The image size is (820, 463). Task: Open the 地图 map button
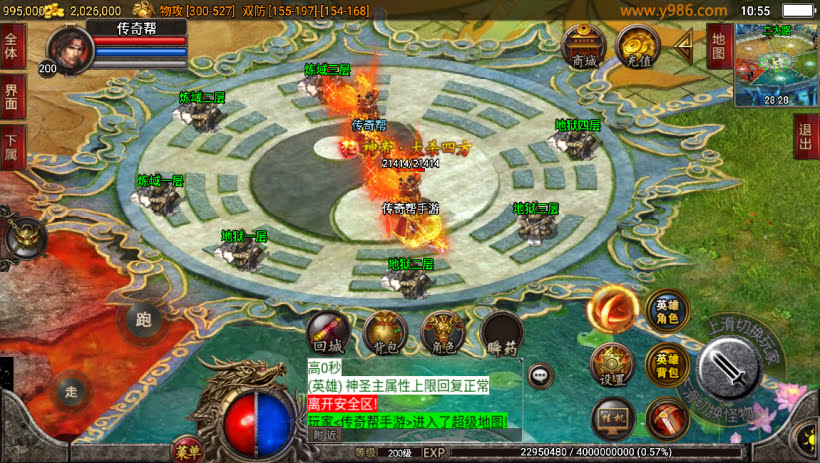click(719, 45)
